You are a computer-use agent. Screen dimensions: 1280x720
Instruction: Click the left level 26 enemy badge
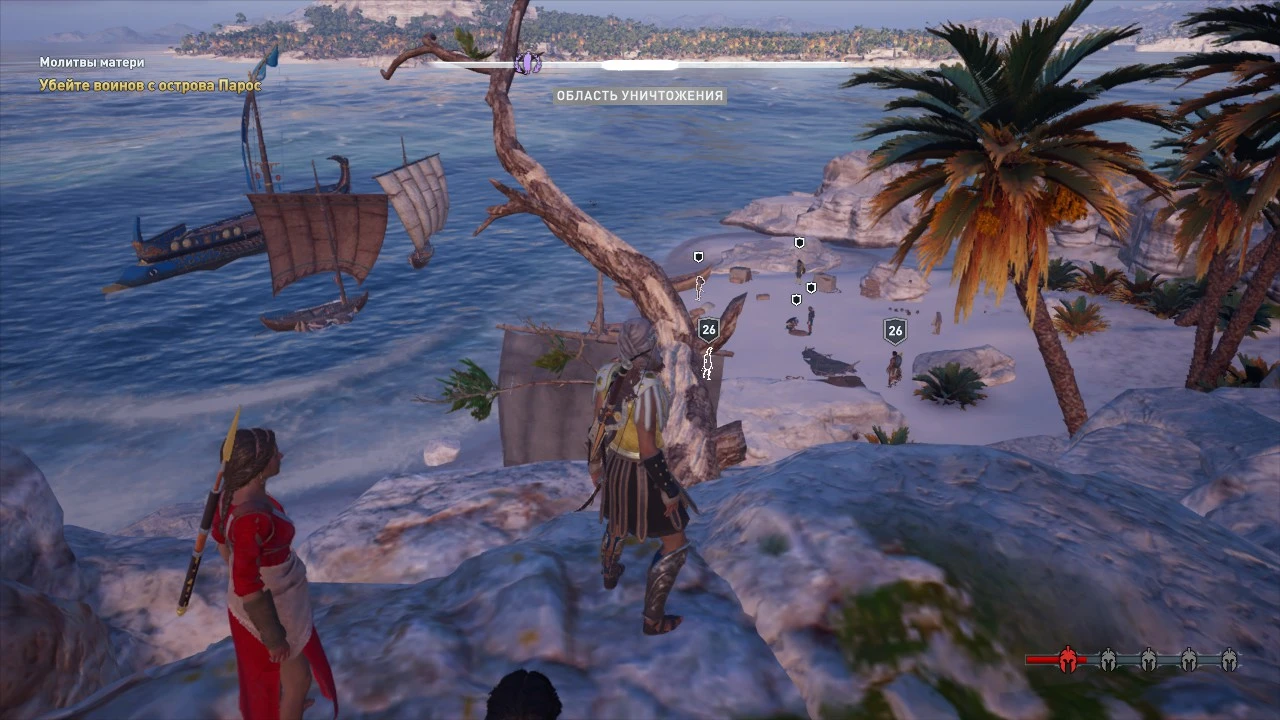[709, 328]
